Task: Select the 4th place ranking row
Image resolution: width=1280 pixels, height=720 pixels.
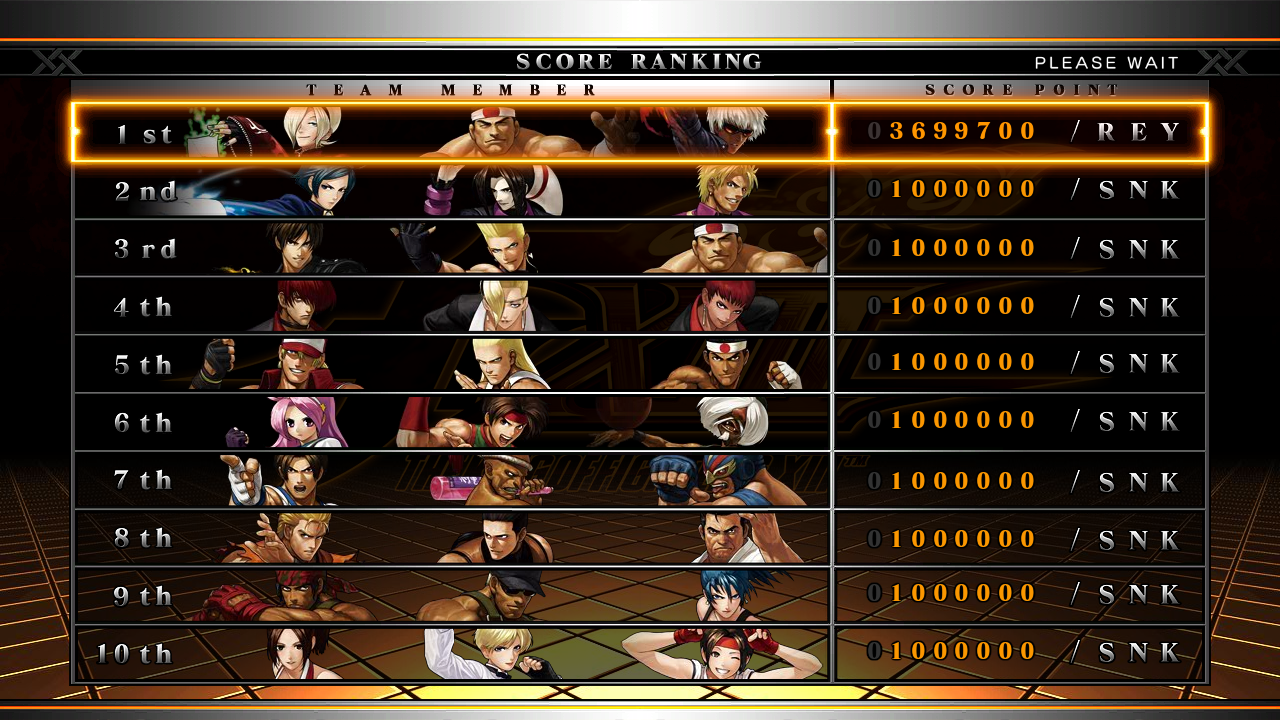Action: pos(640,306)
